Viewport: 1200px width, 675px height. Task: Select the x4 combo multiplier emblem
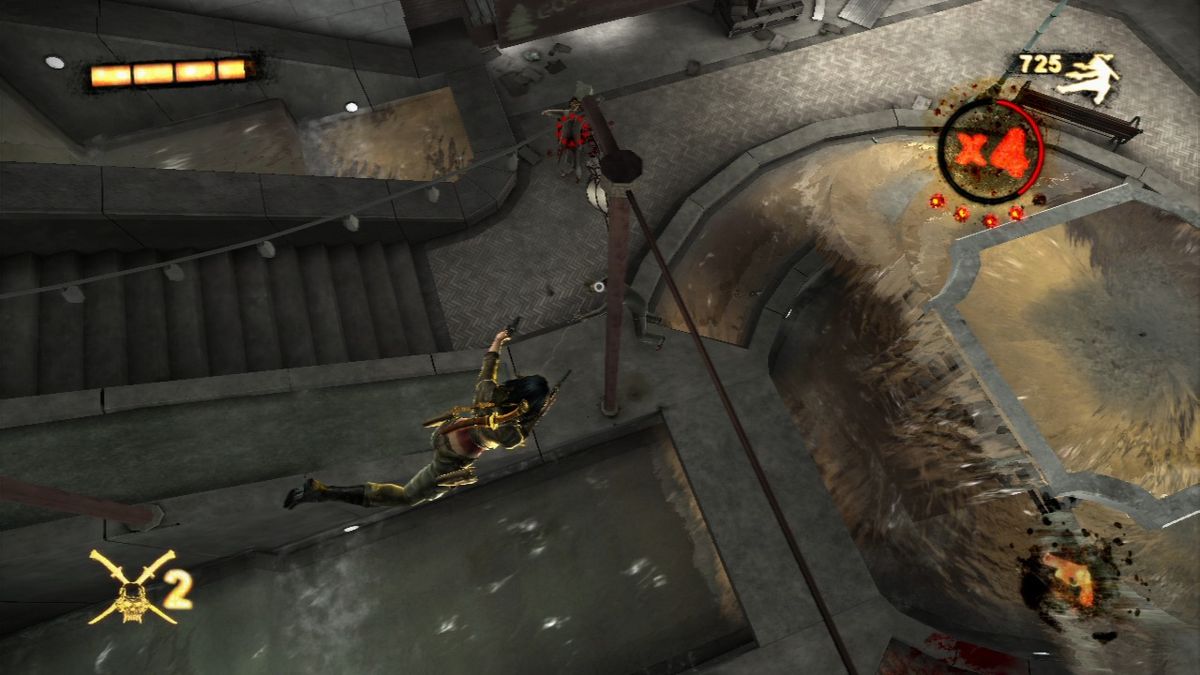pos(990,150)
